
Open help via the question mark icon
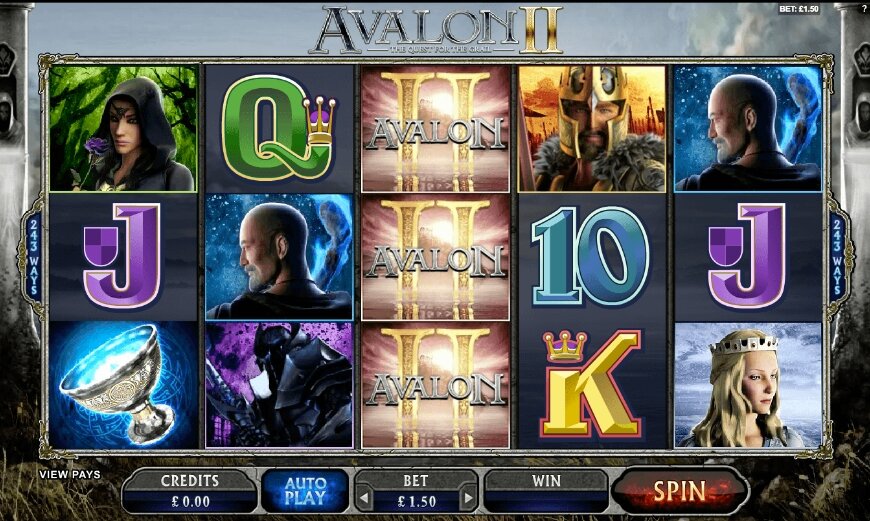click(x=863, y=9)
